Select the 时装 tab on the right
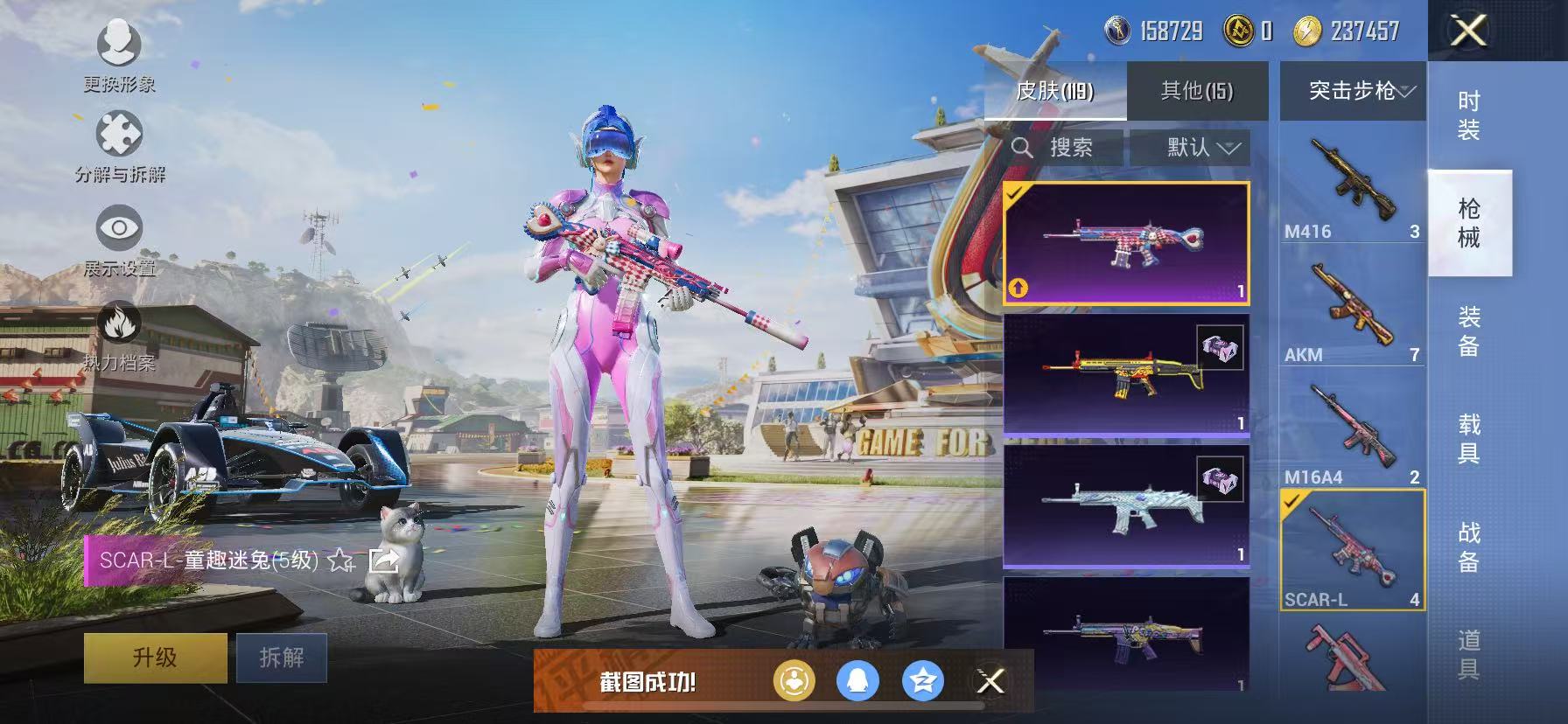Image resolution: width=1568 pixels, height=724 pixels. (1471, 114)
